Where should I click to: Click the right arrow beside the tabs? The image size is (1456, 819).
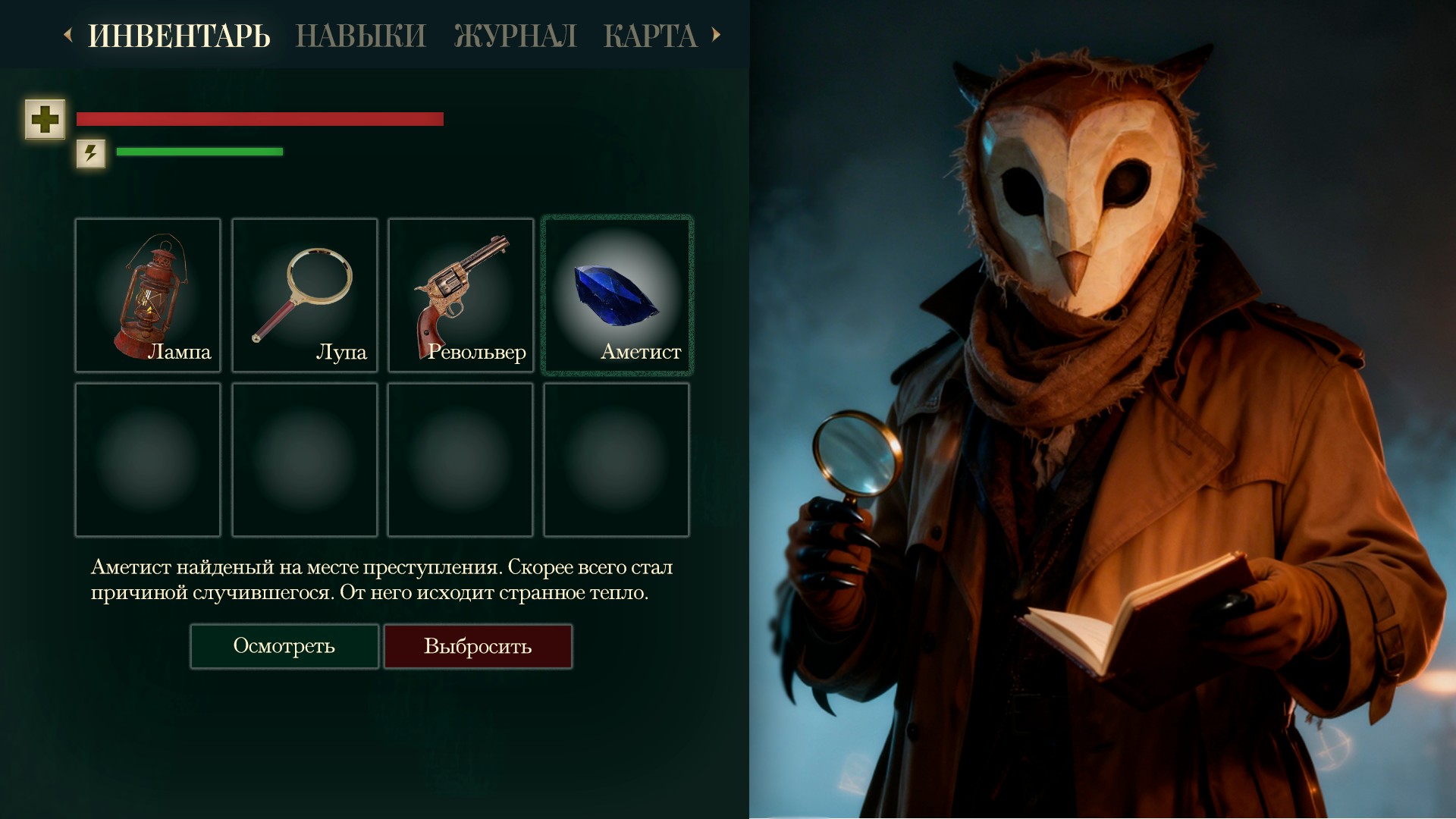(x=716, y=34)
